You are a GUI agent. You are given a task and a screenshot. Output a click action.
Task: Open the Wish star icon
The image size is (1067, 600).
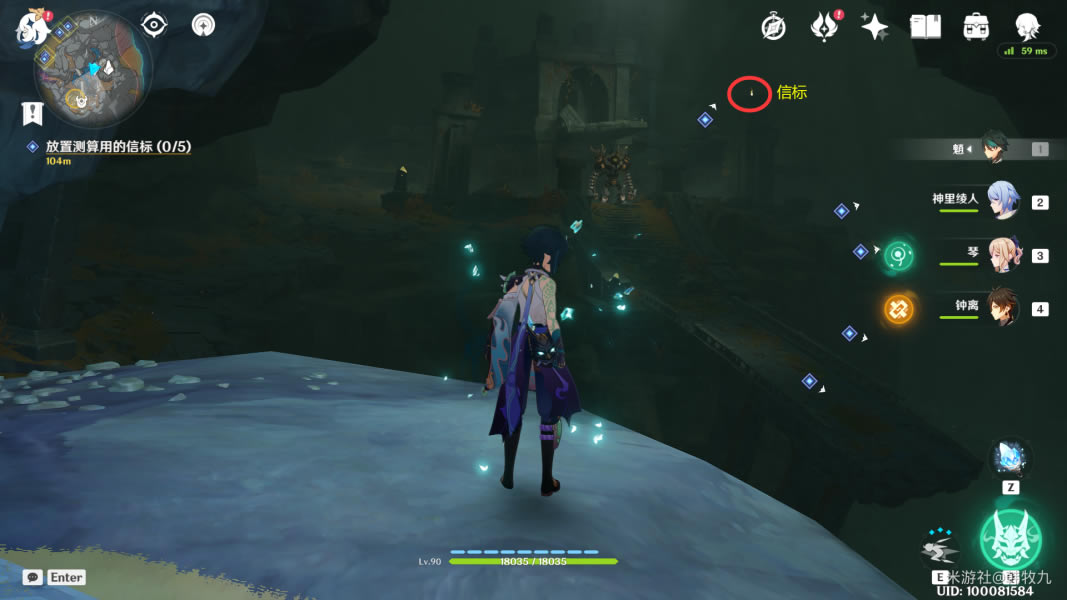tap(874, 27)
